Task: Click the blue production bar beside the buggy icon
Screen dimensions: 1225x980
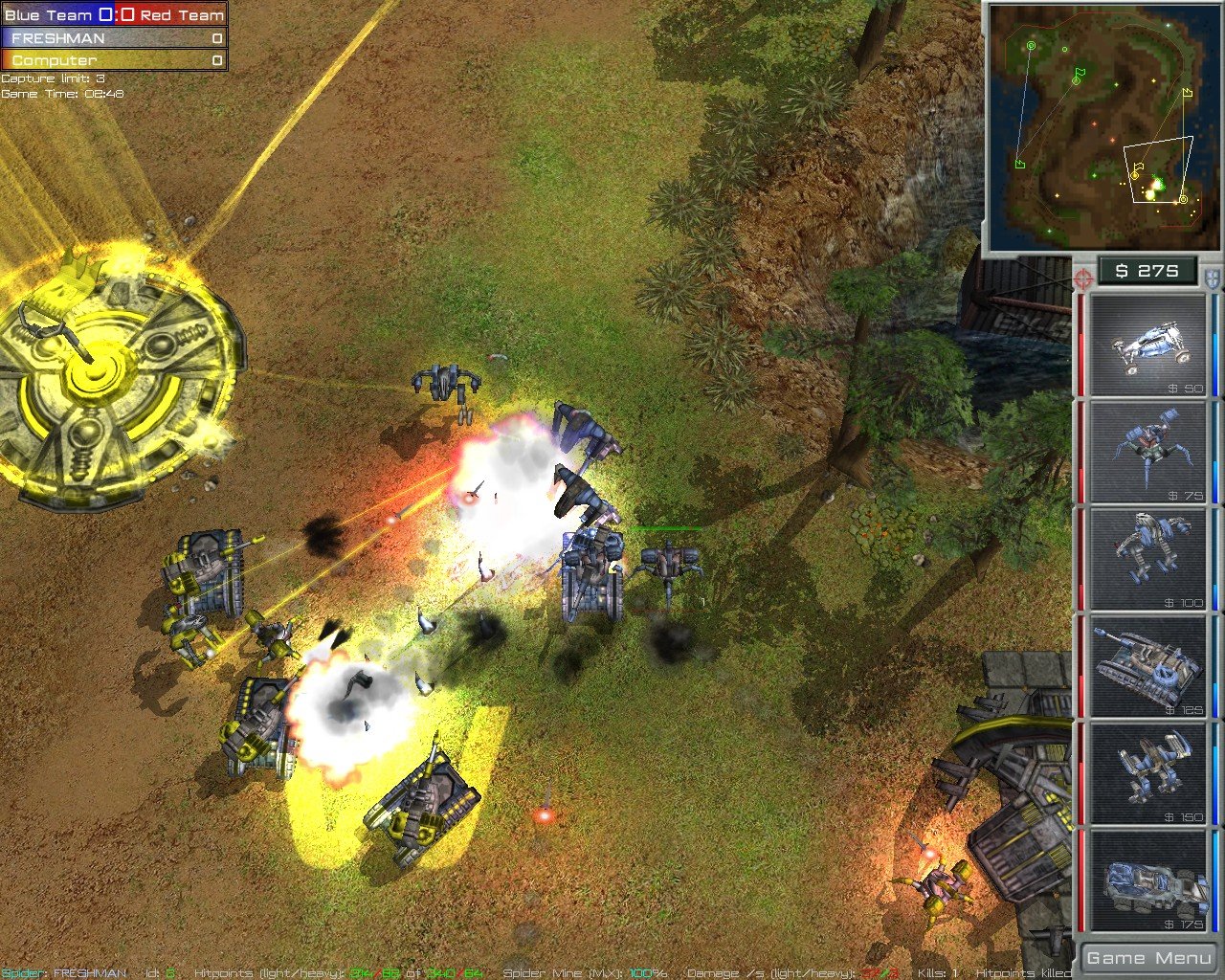Action: tap(1214, 349)
